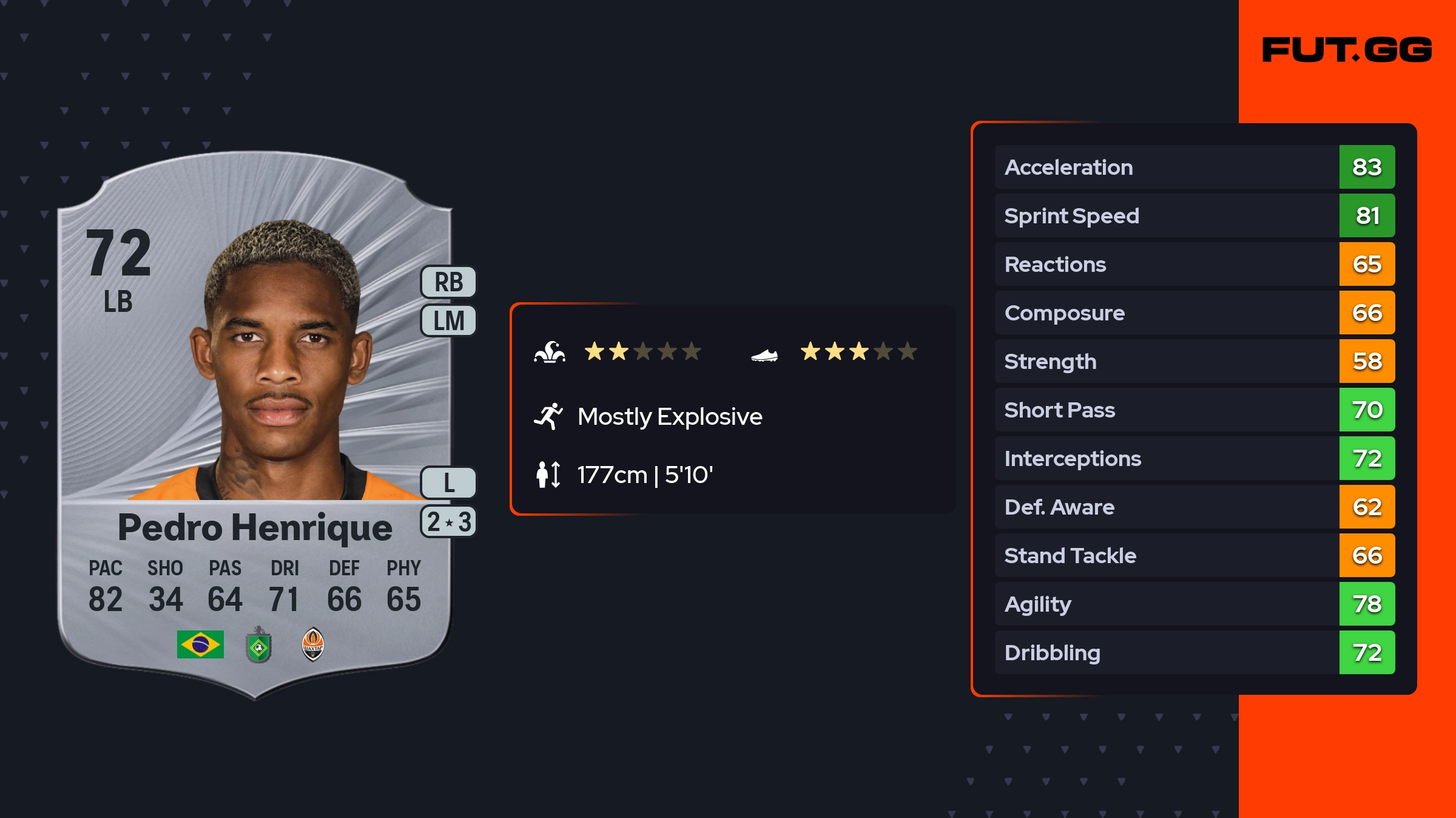
Task: Select the Interceptions stat row
Action: click(1194, 458)
